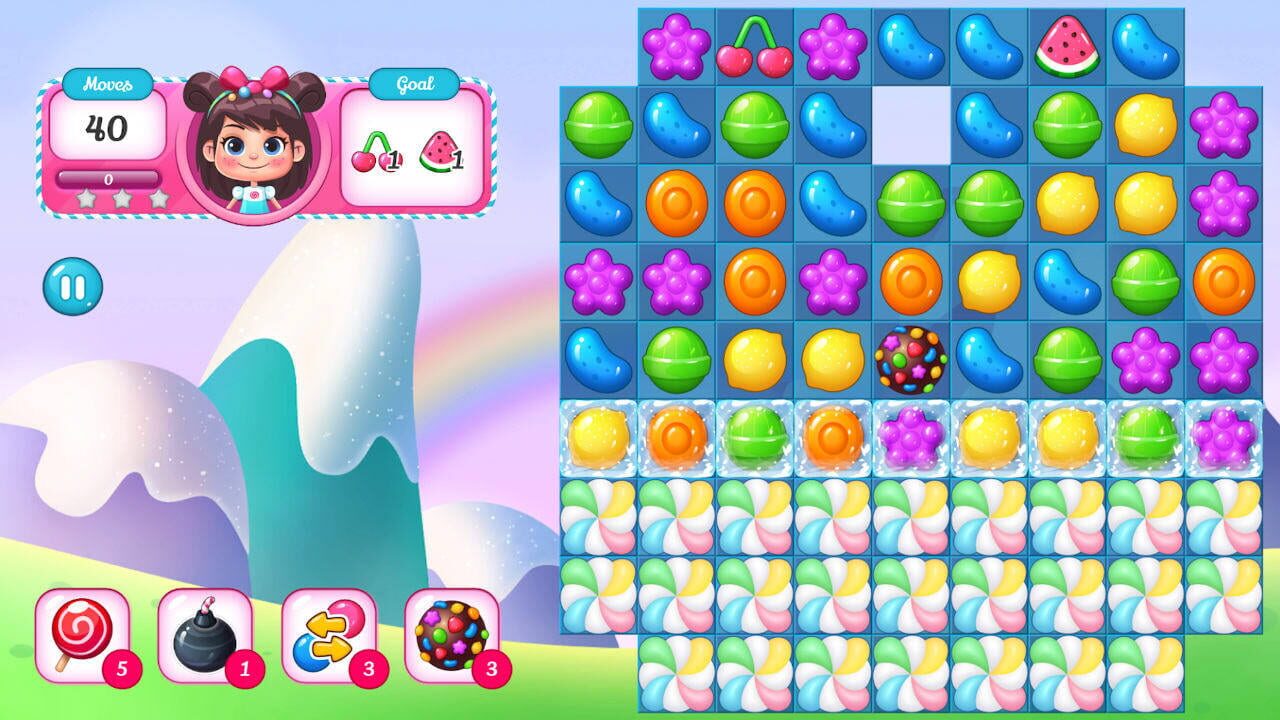Pause the game
Image resolution: width=1280 pixels, height=720 pixels.
point(72,285)
